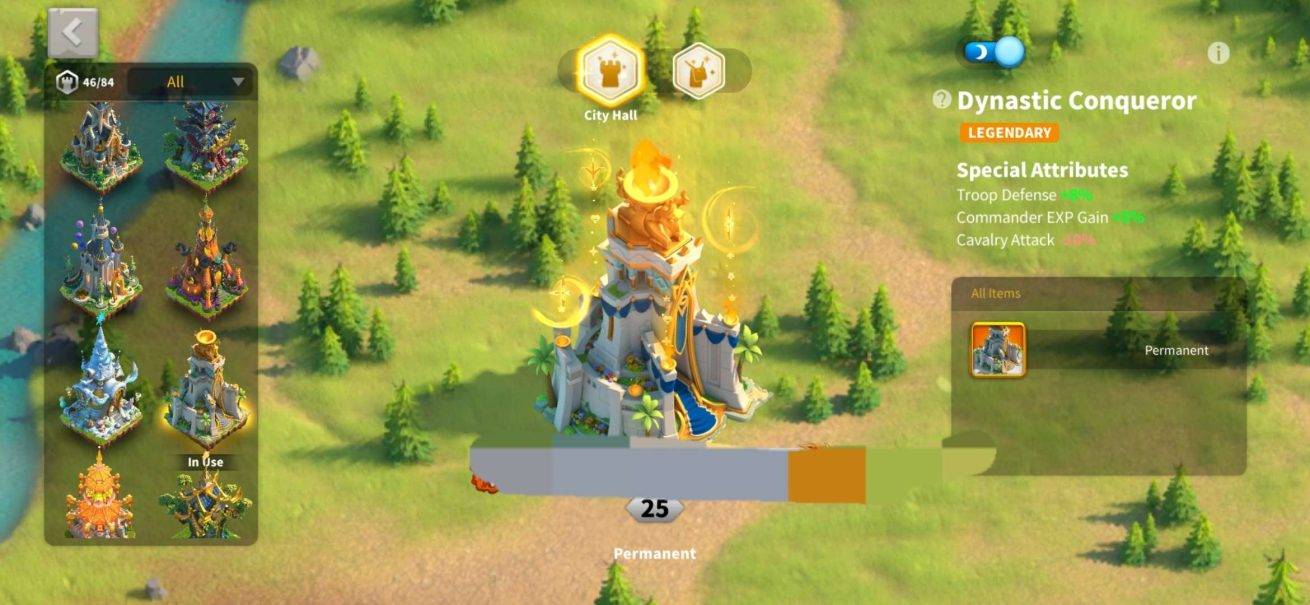Toggle the day/night moon switch
This screenshot has height=605, width=1310.
tap(994, 52)
